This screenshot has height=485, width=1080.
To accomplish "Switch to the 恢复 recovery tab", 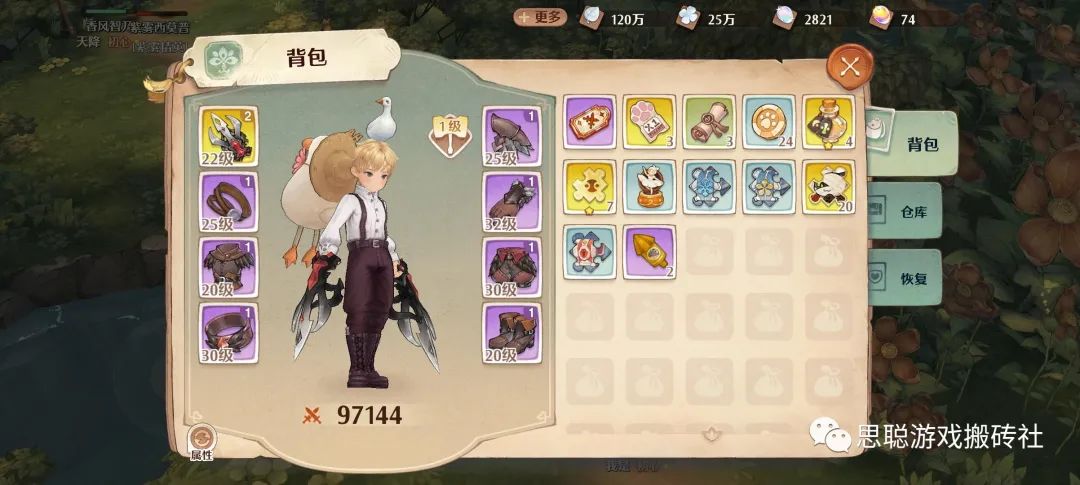I will point(904,277).
